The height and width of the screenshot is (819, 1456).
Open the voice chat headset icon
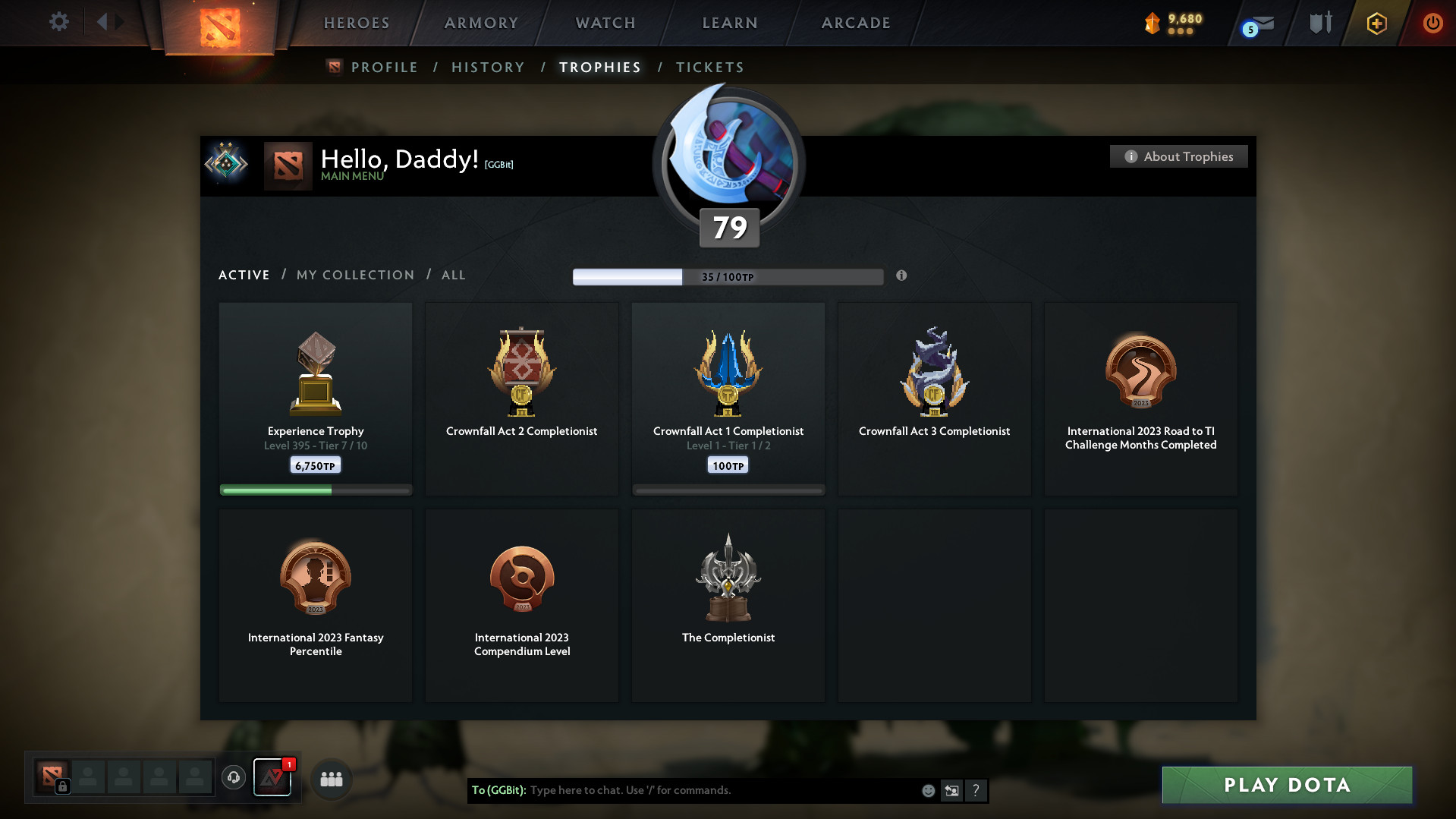233,778
